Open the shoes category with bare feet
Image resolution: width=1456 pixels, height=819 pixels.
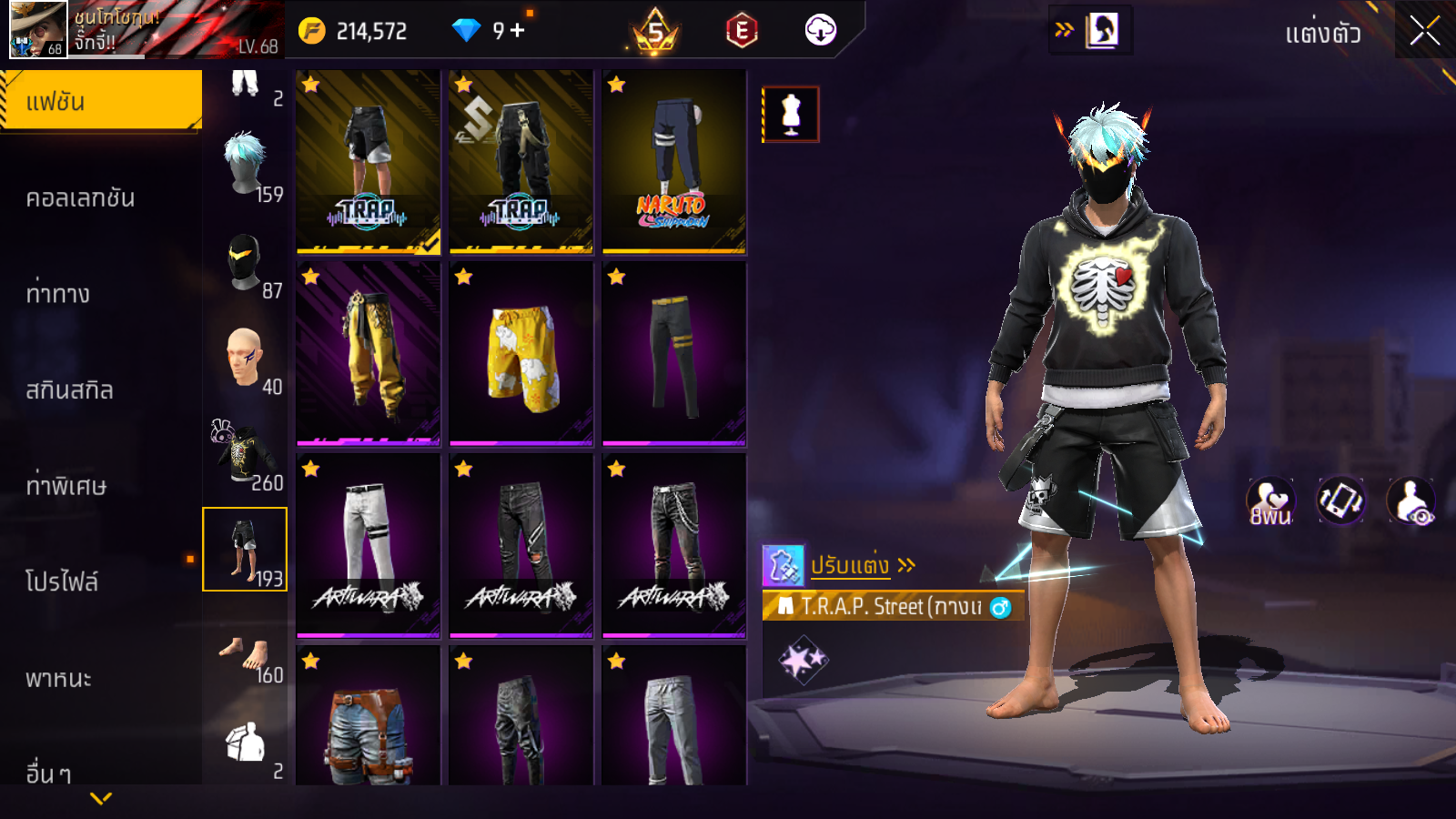pos(245,652)
